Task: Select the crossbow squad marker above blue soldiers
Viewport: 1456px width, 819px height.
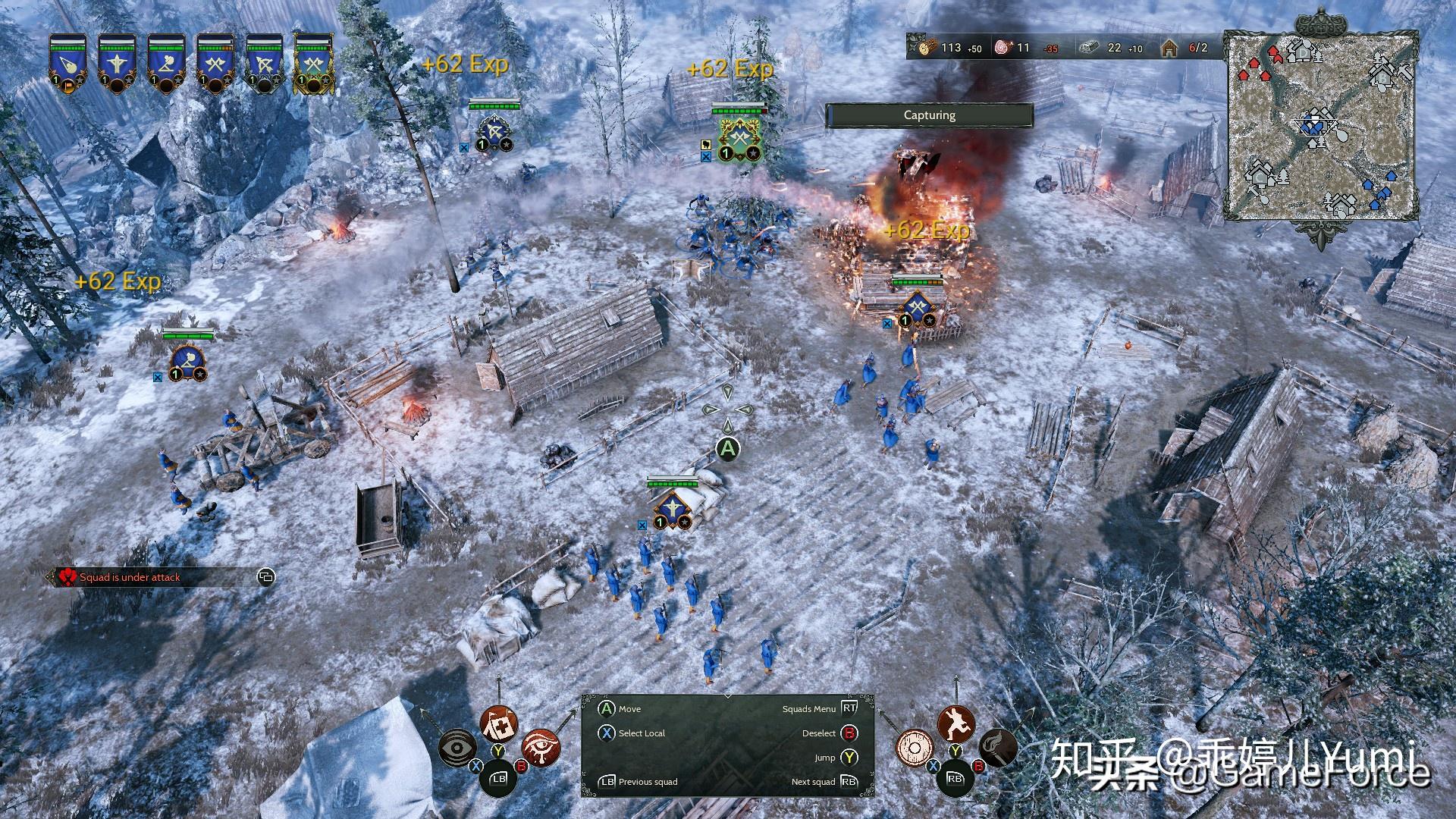Action: click(671, 508)
